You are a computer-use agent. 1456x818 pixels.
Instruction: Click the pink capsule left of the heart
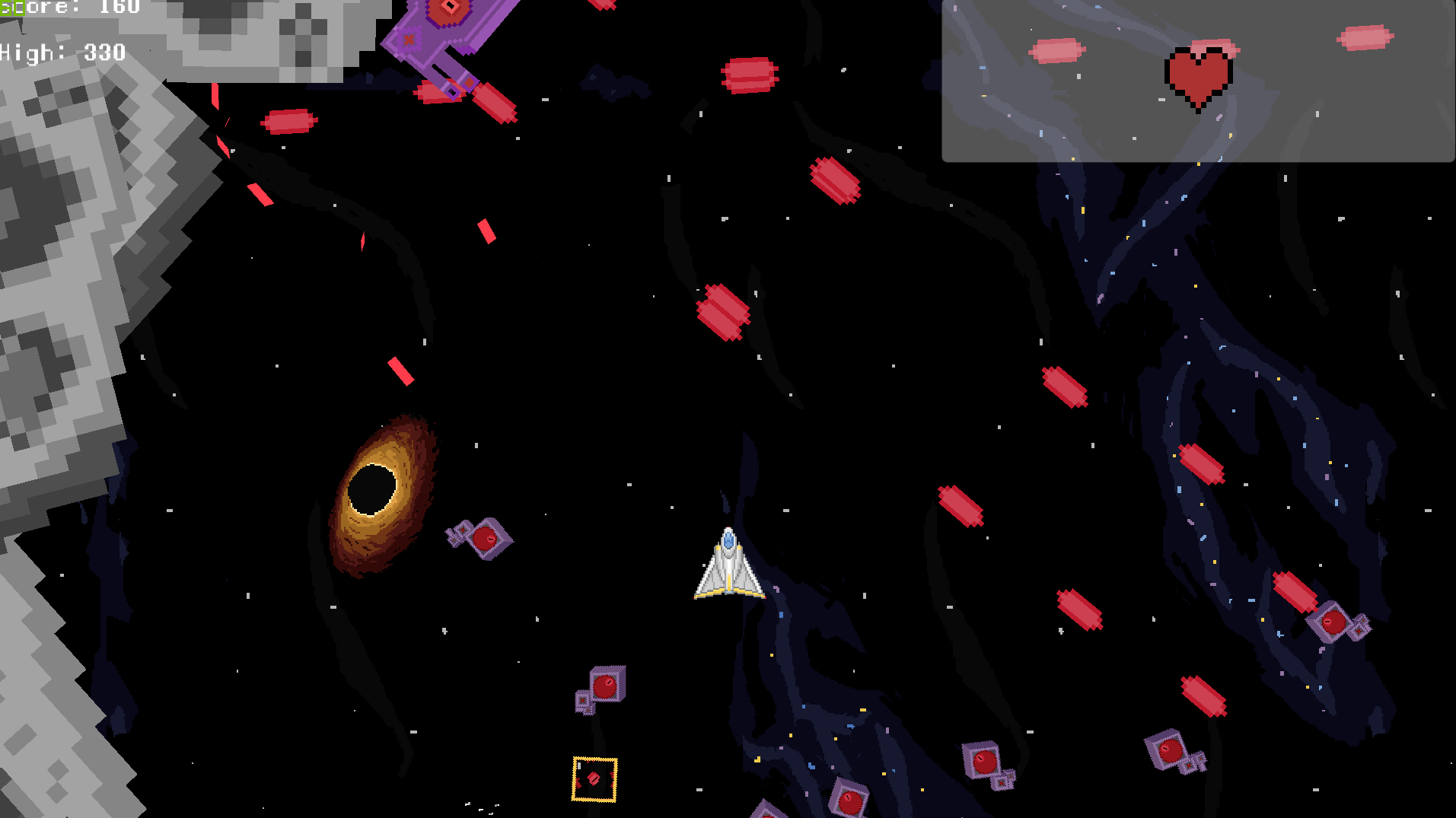click(1056, 49)
